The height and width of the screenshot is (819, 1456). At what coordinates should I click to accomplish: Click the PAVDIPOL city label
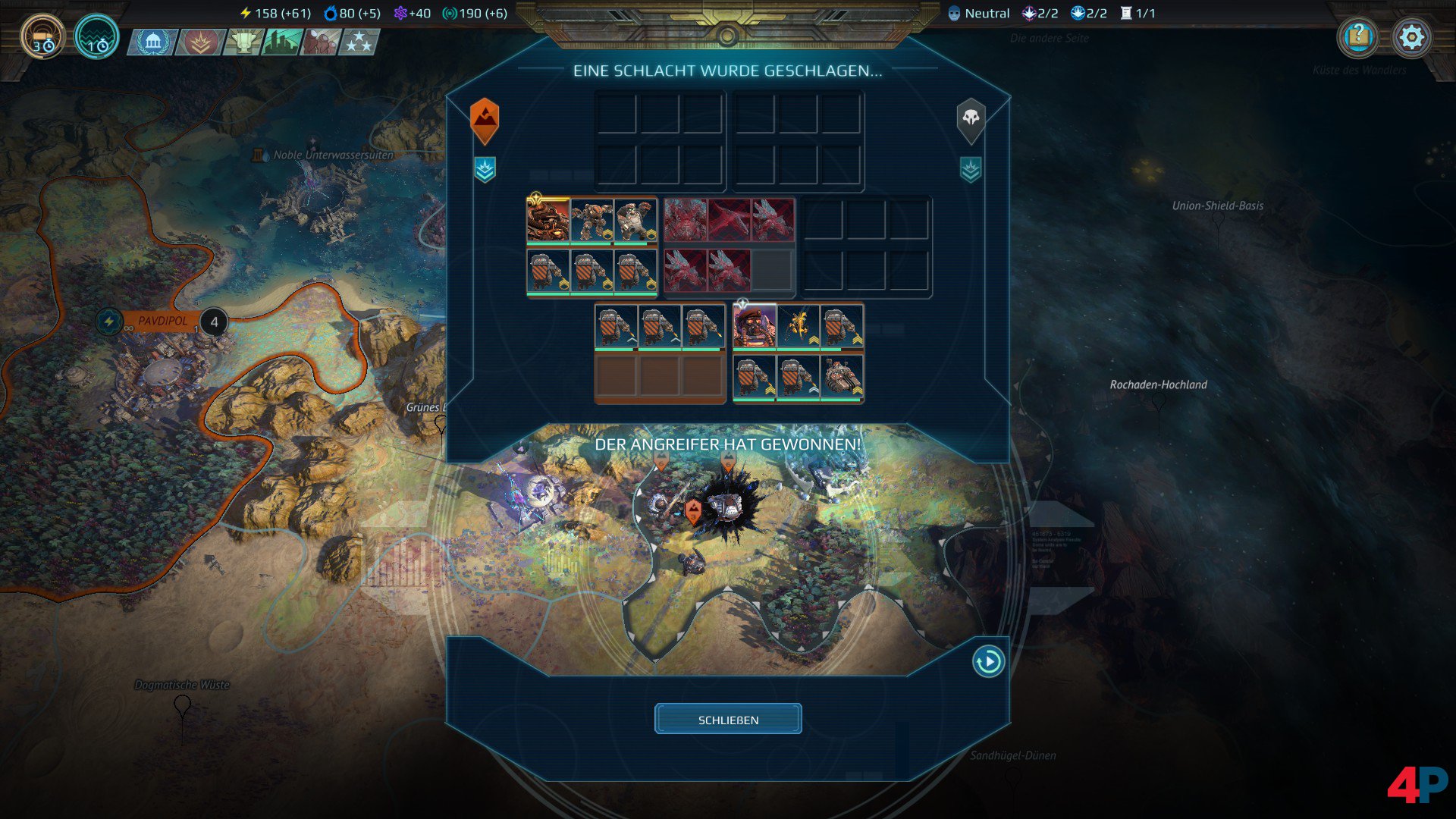coord(162,322)
